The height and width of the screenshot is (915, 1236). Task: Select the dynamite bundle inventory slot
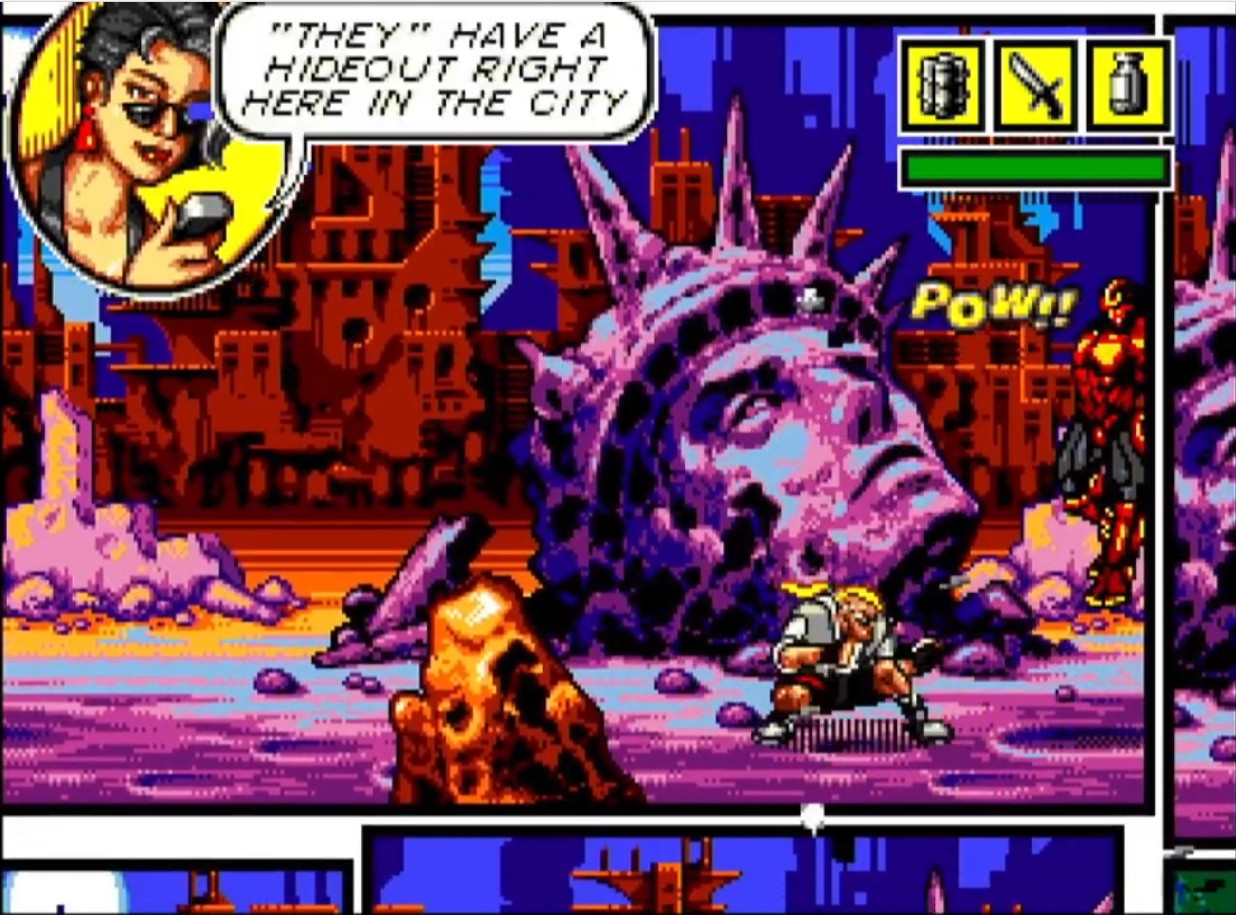(942, 86)
